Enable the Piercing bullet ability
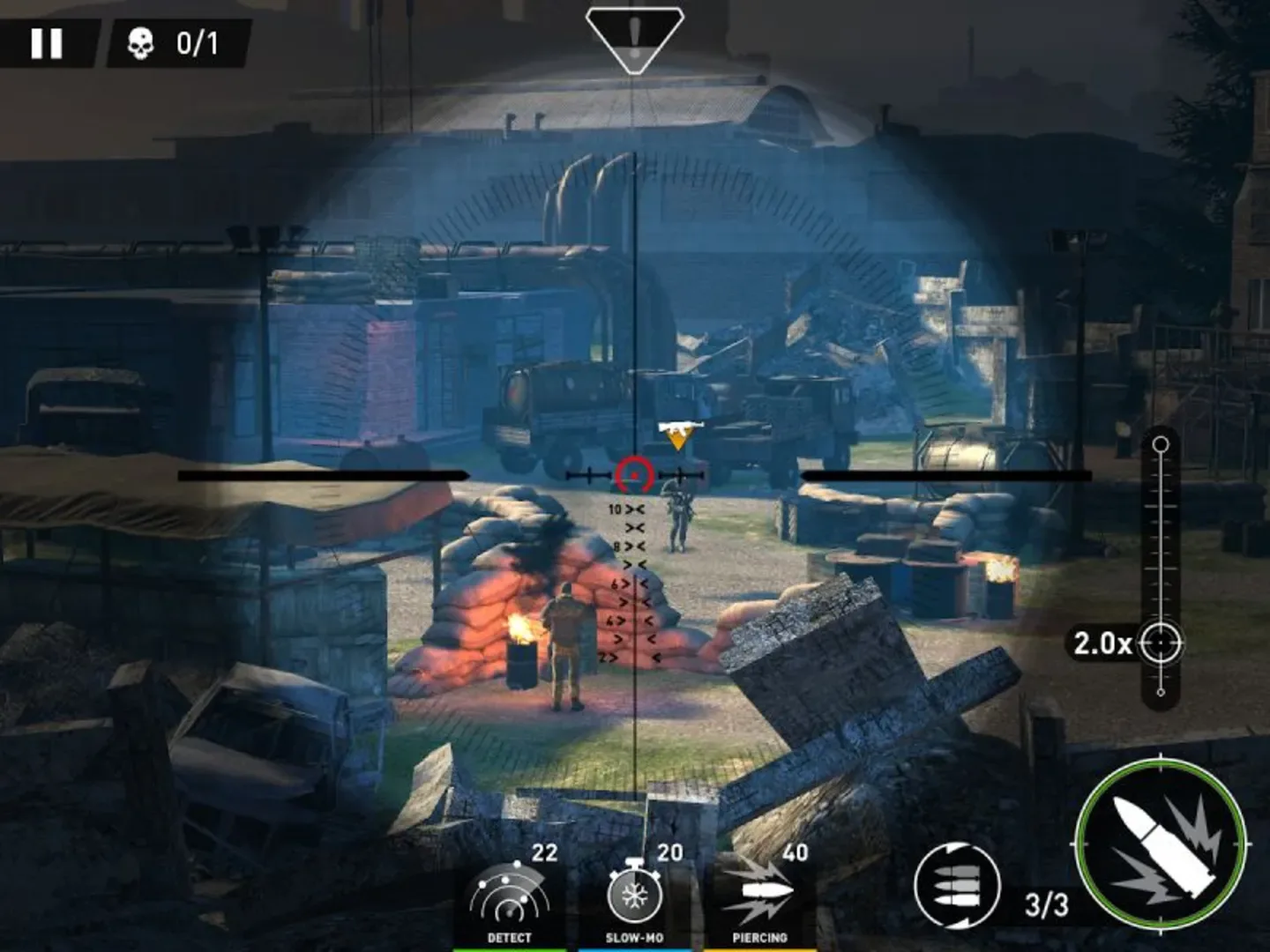This screenshot has width=1270, height=952. click(x=761, y=890)
